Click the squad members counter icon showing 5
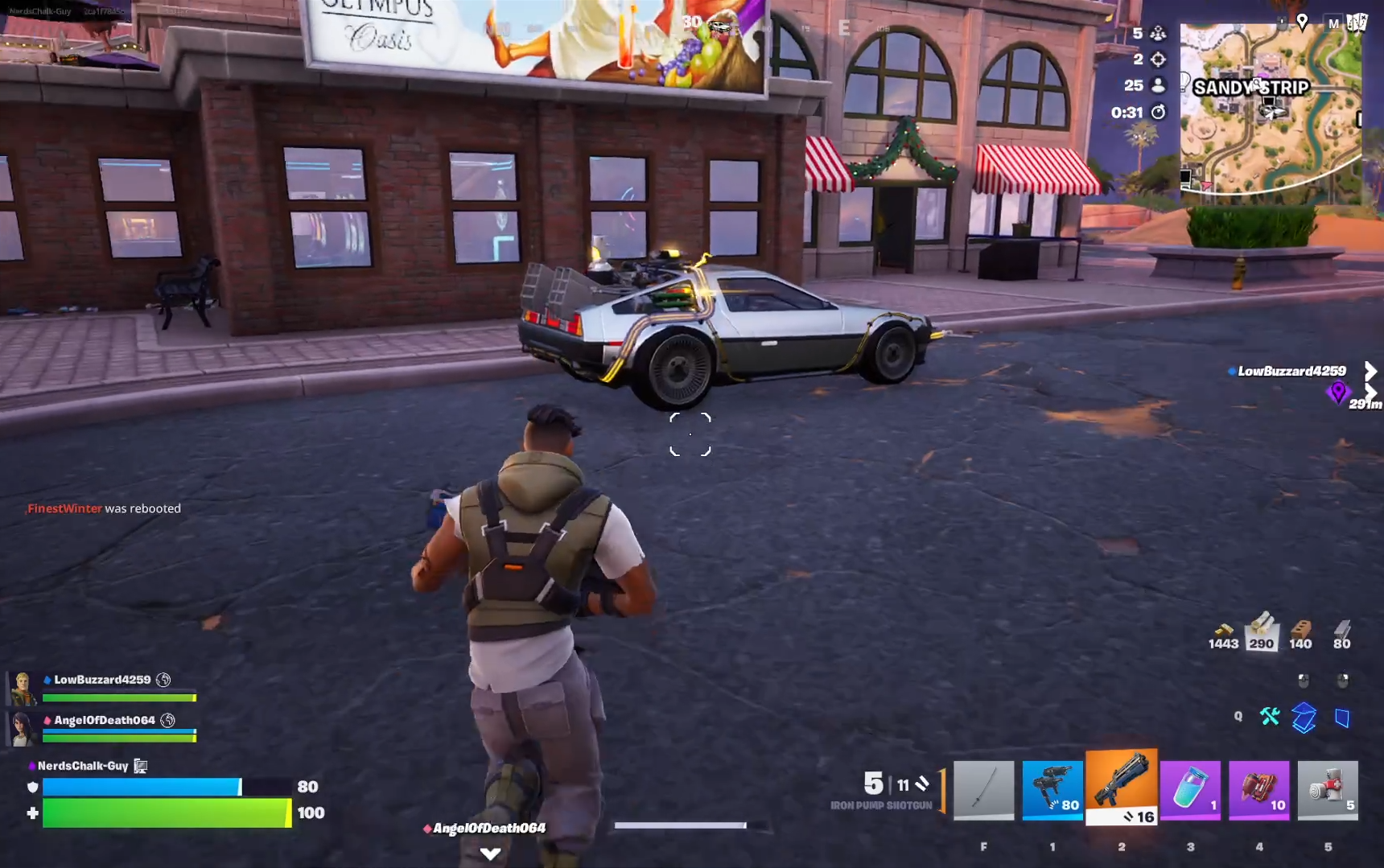Viewport: 1384px width, 868px height. [x=1156, y=32]
